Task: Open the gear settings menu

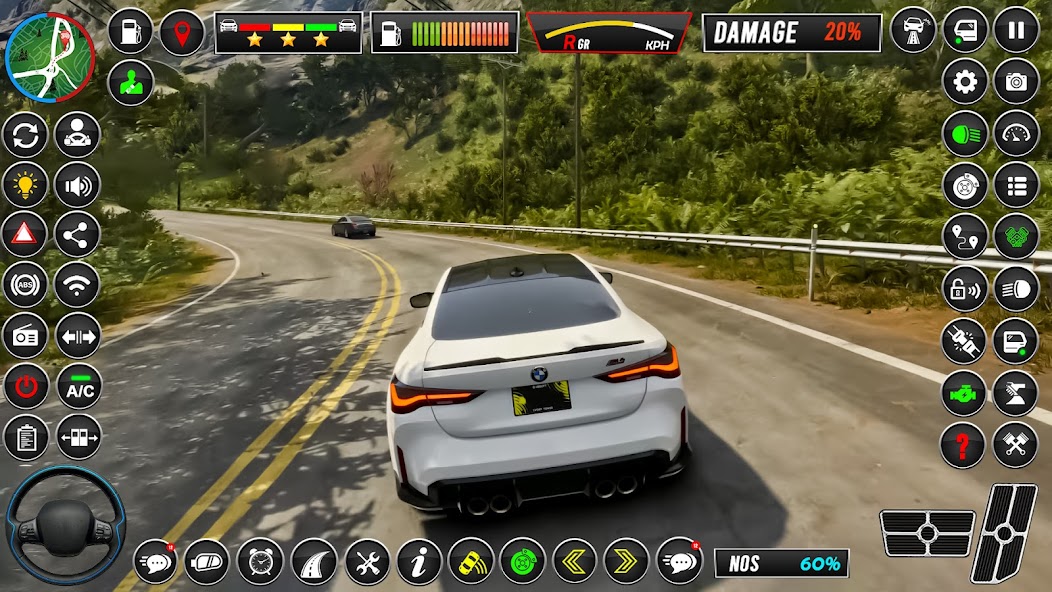Action: click(964, 82)
